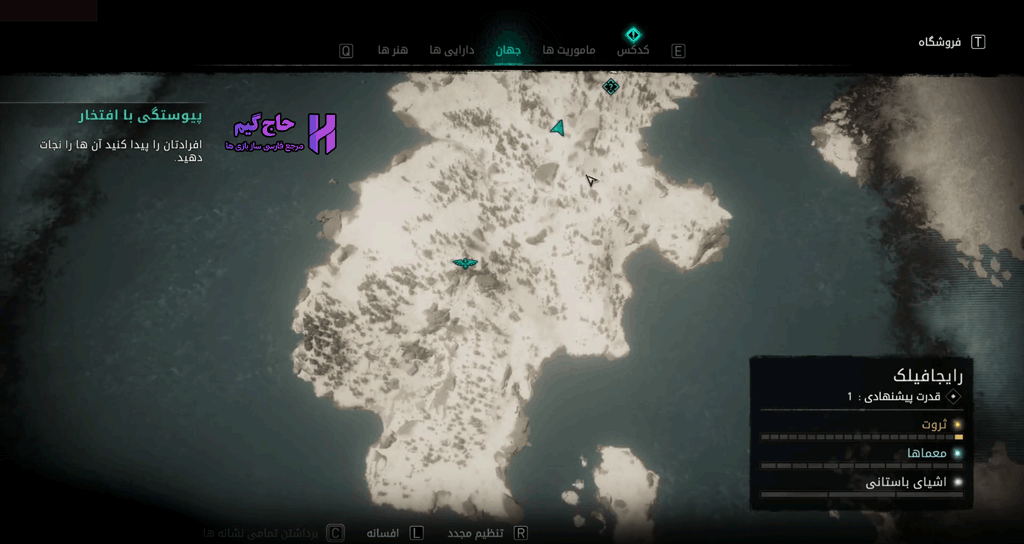Select the جهان tab
This screenshot has width=1024, height=544.
(x=508, y=50)
